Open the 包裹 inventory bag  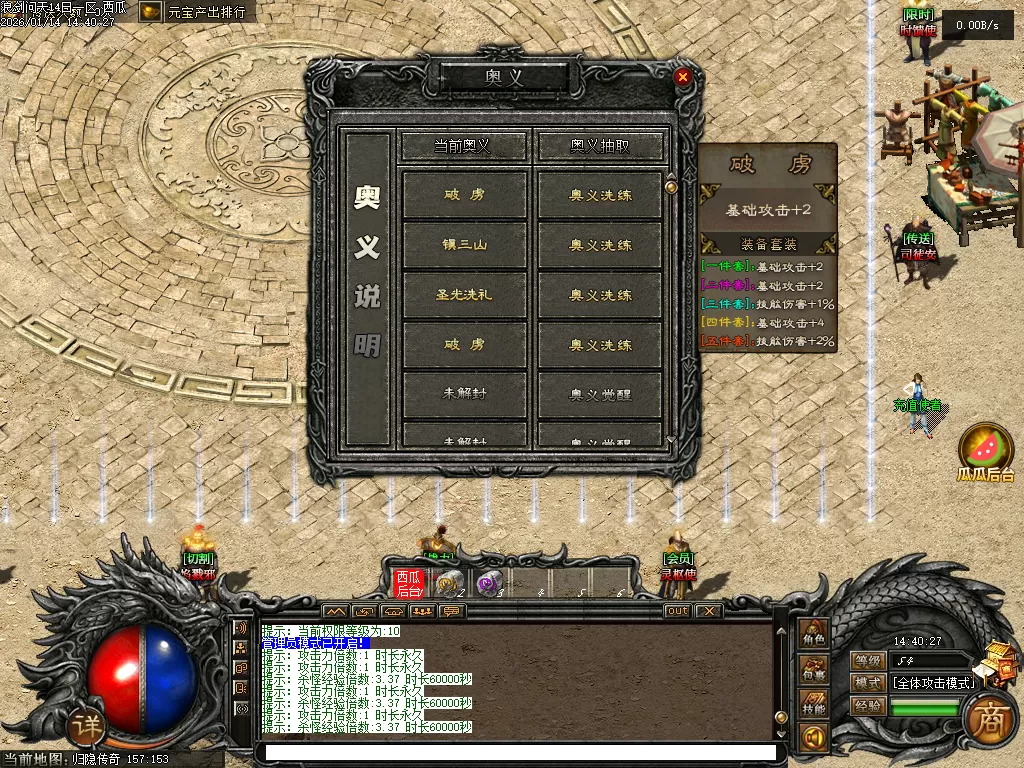tap(813, 673)
